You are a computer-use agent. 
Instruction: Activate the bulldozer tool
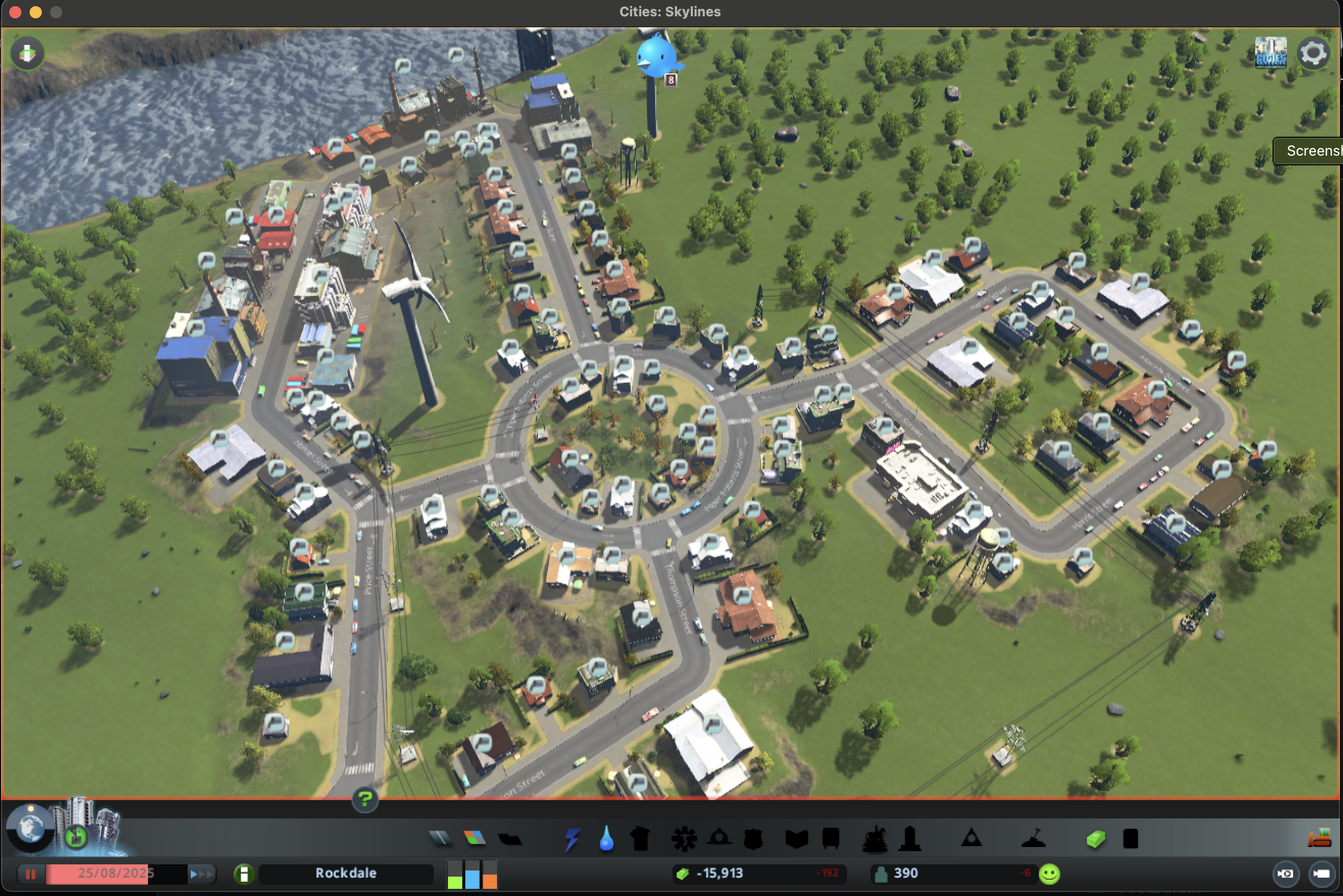point(1319,838)
